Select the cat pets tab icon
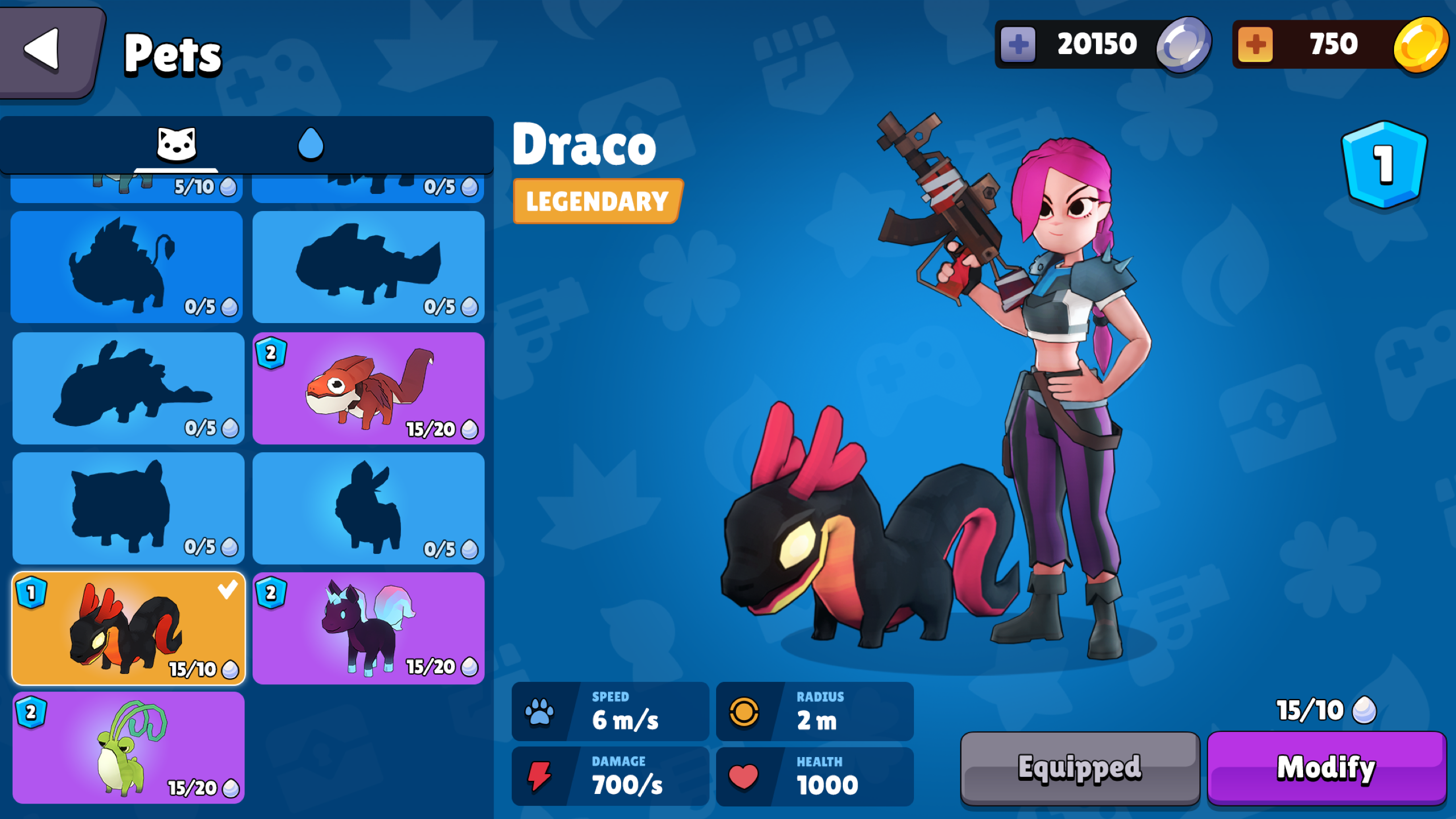This screenshot has height=819, width=1456. pyautogui.click(x=176, y=144)
